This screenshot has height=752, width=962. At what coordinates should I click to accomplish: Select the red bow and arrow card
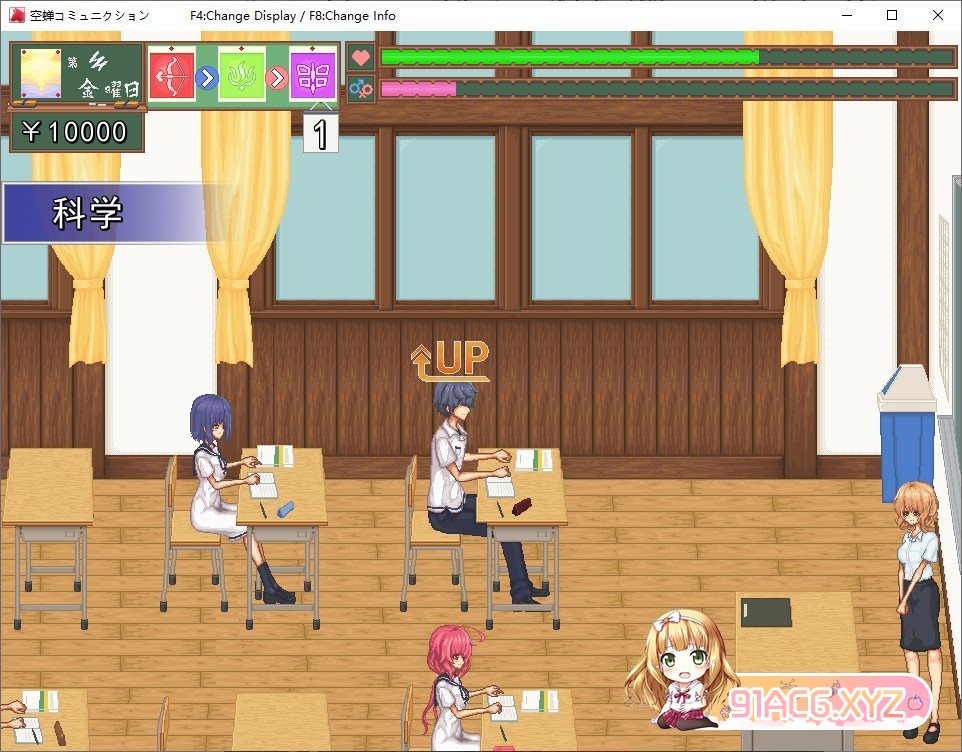click(x=171, y=76)
